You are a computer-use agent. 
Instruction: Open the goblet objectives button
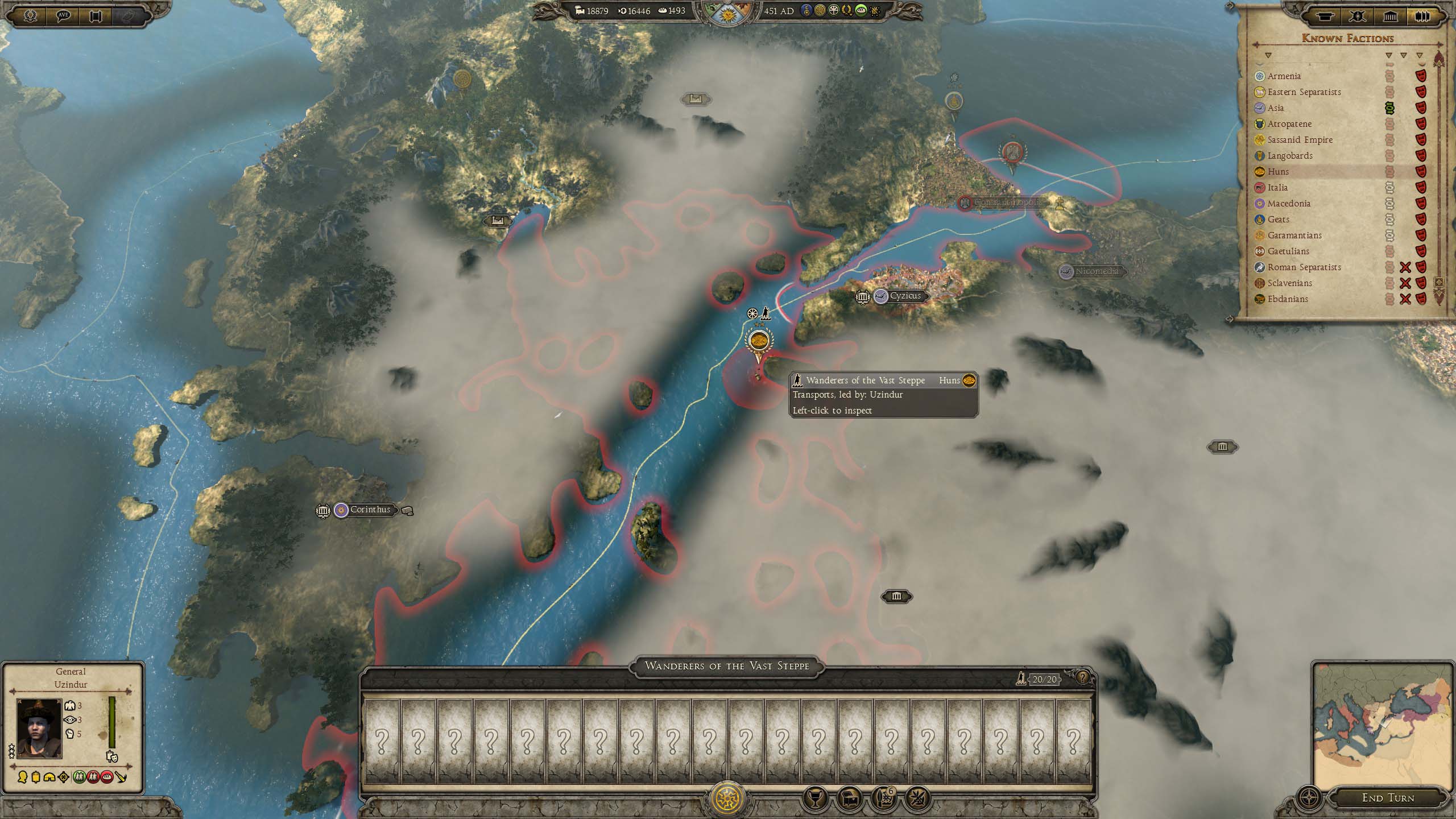[x=814, y=799]
